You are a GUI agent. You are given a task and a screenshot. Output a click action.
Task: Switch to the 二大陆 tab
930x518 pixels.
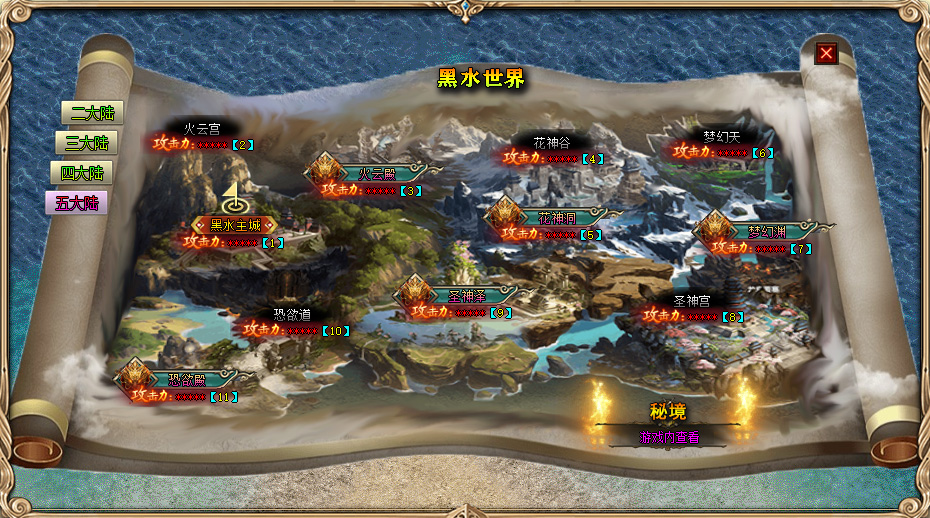pyautogui.click(x=85, y=113)
